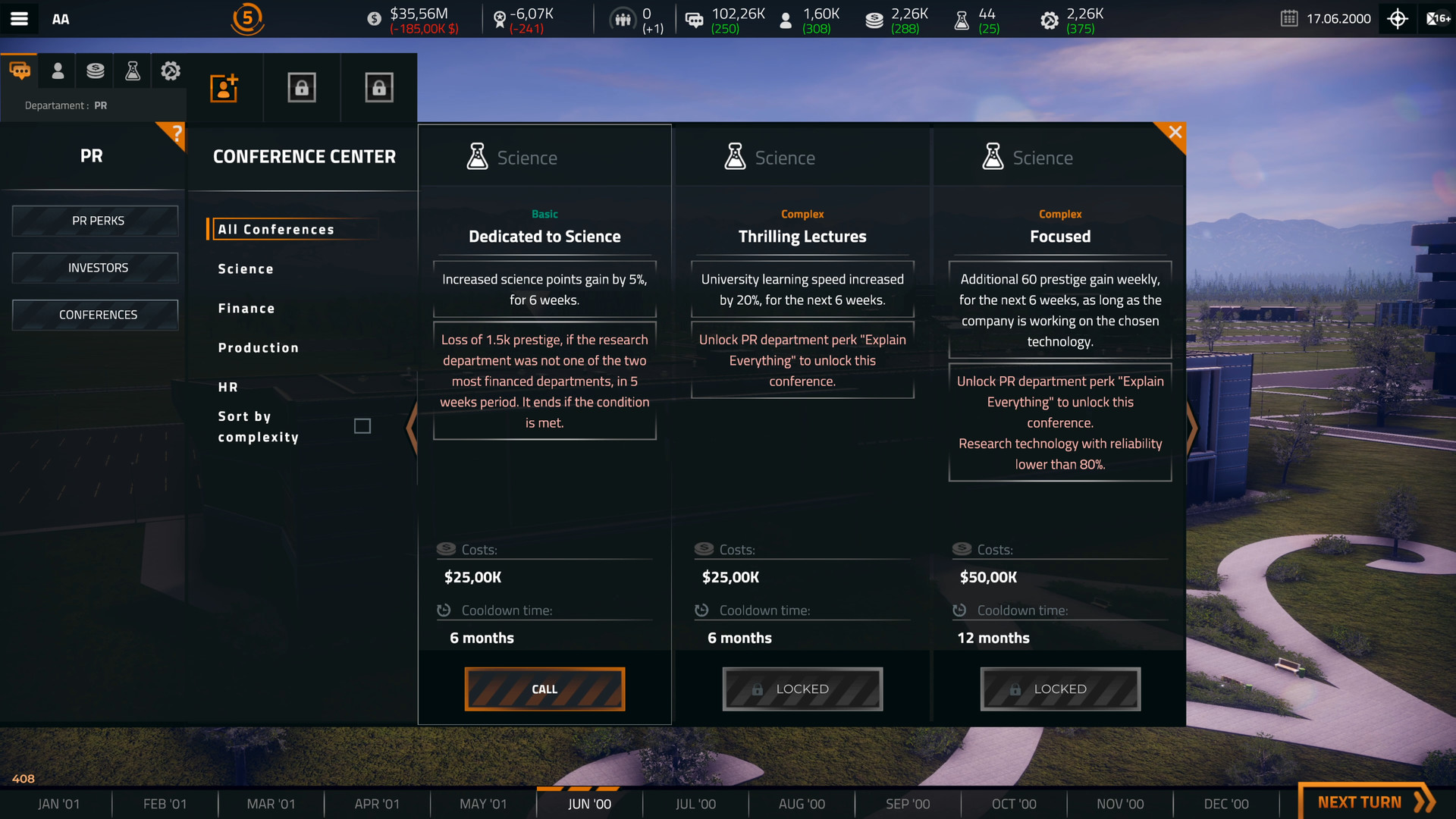Expand conferences list with the left chevron arrow

pyautogui.click(x=412, y=428)
